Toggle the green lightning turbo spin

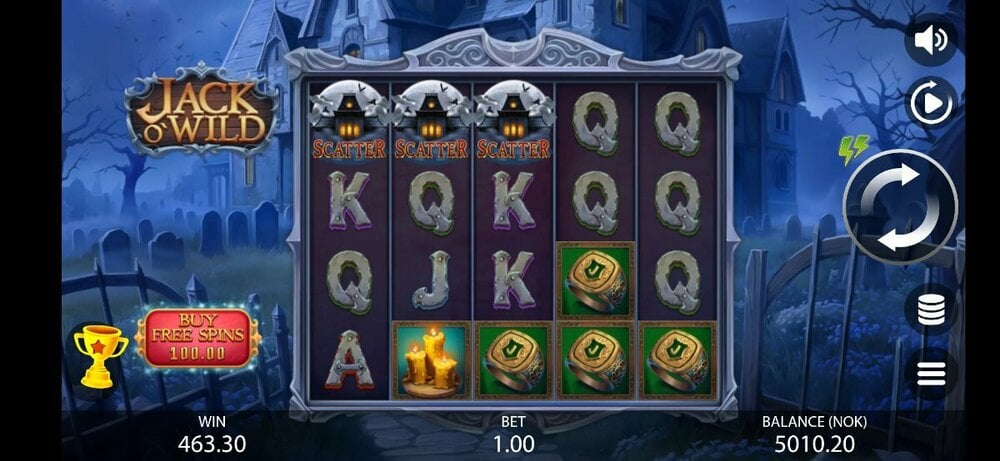(x=853, y=150)
